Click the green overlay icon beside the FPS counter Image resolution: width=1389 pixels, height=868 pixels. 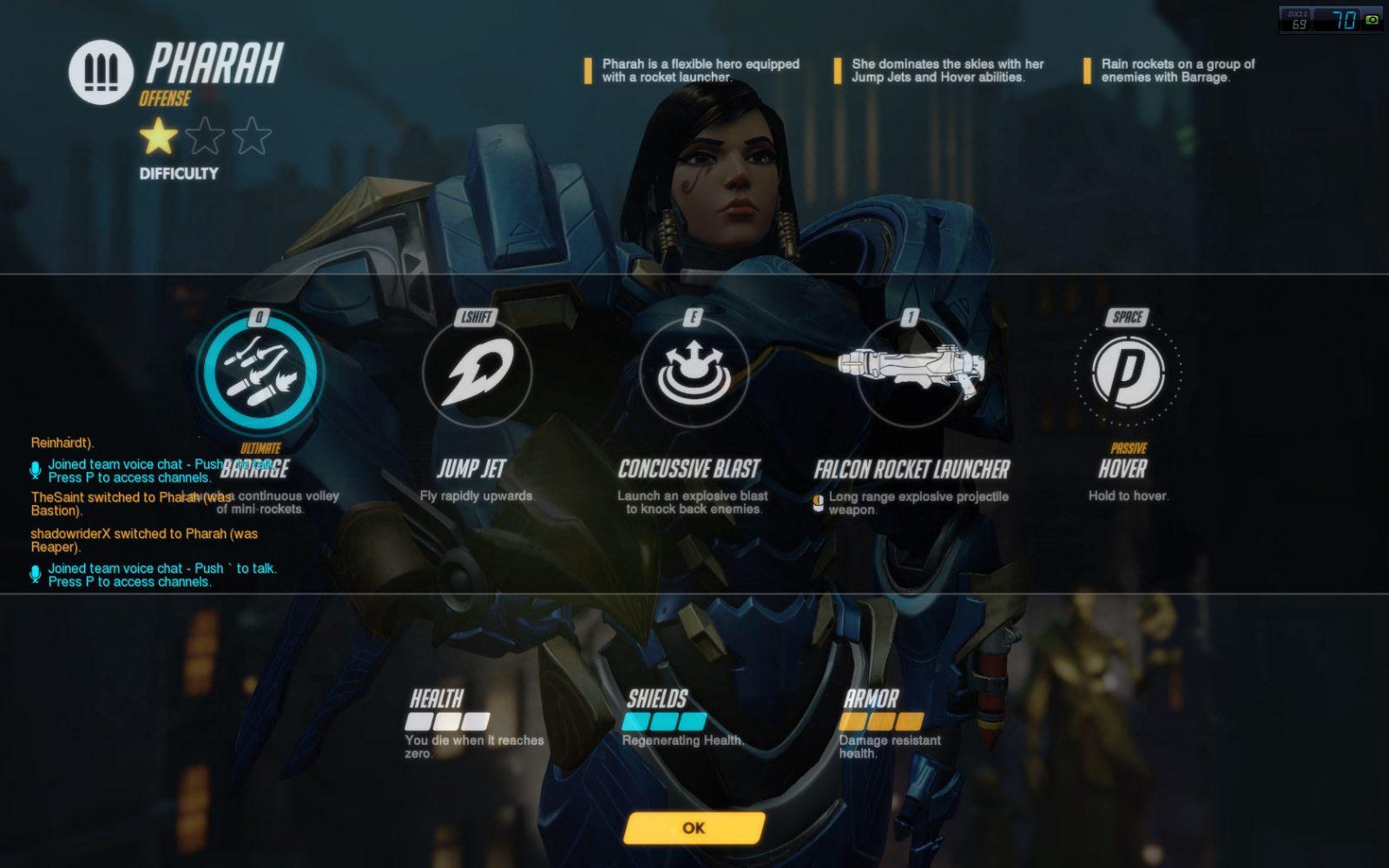click(x=1372, y=19)
